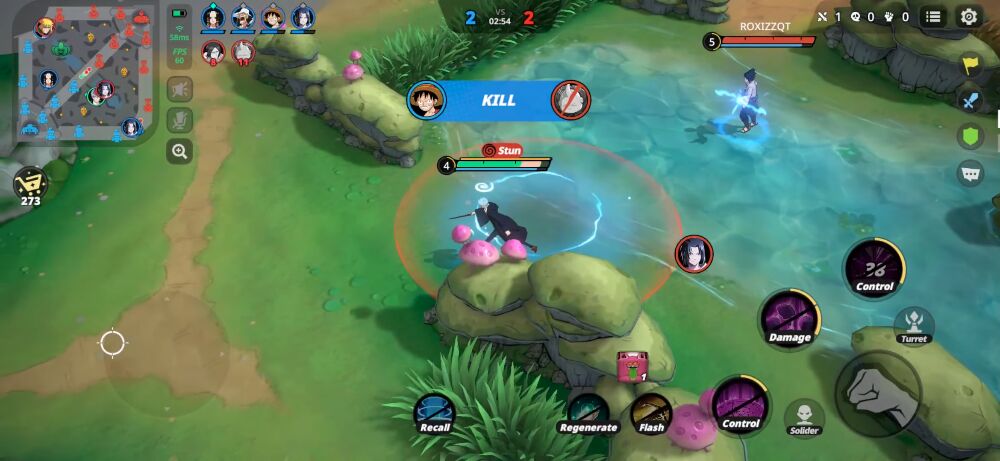Send the green shield defend signal

[970, 136]
